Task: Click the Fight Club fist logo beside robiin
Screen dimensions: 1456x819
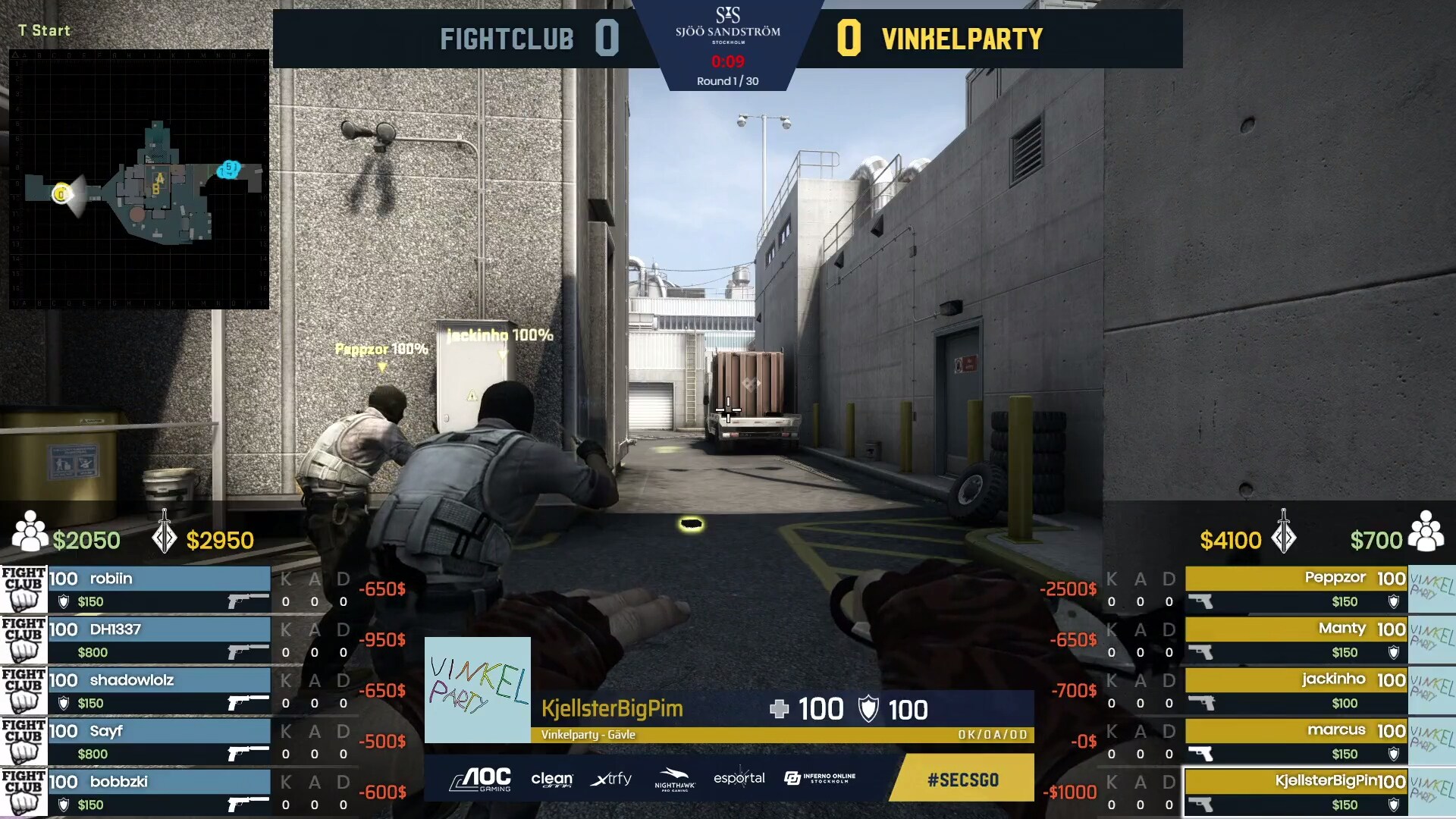Action: click(25, 590)
